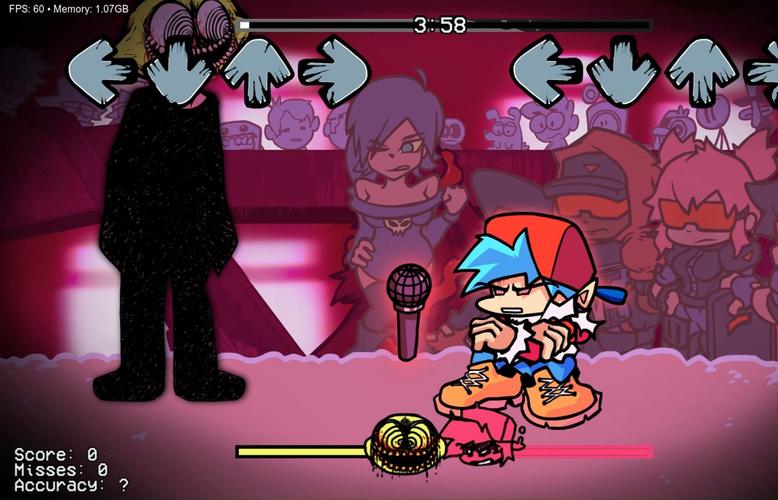The height and width of the screenshot is (500, 778).
Task: Hit the player's down arrow receptor
Action: [623, 68]
